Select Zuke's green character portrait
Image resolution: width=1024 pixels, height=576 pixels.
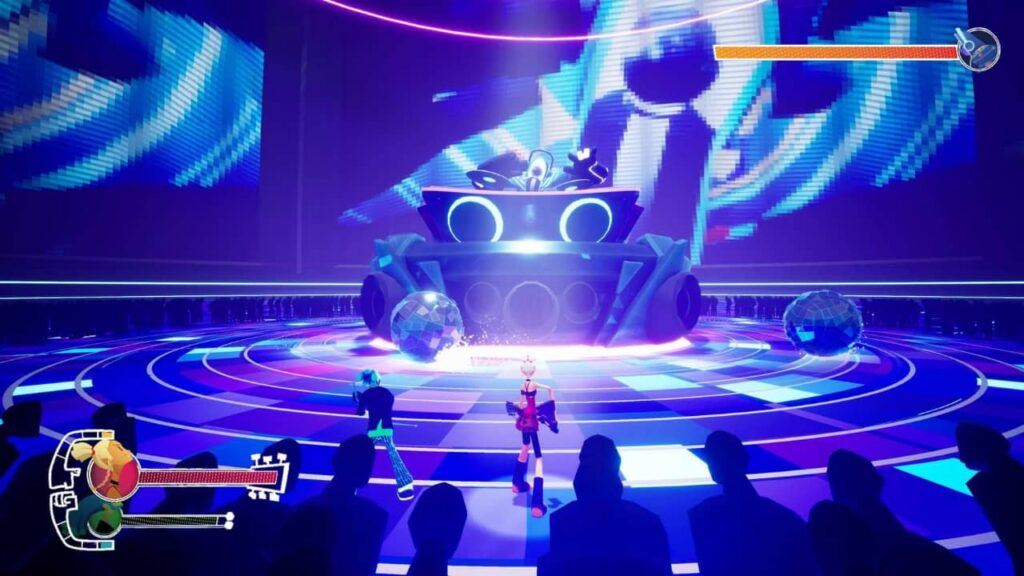[104, 520]
